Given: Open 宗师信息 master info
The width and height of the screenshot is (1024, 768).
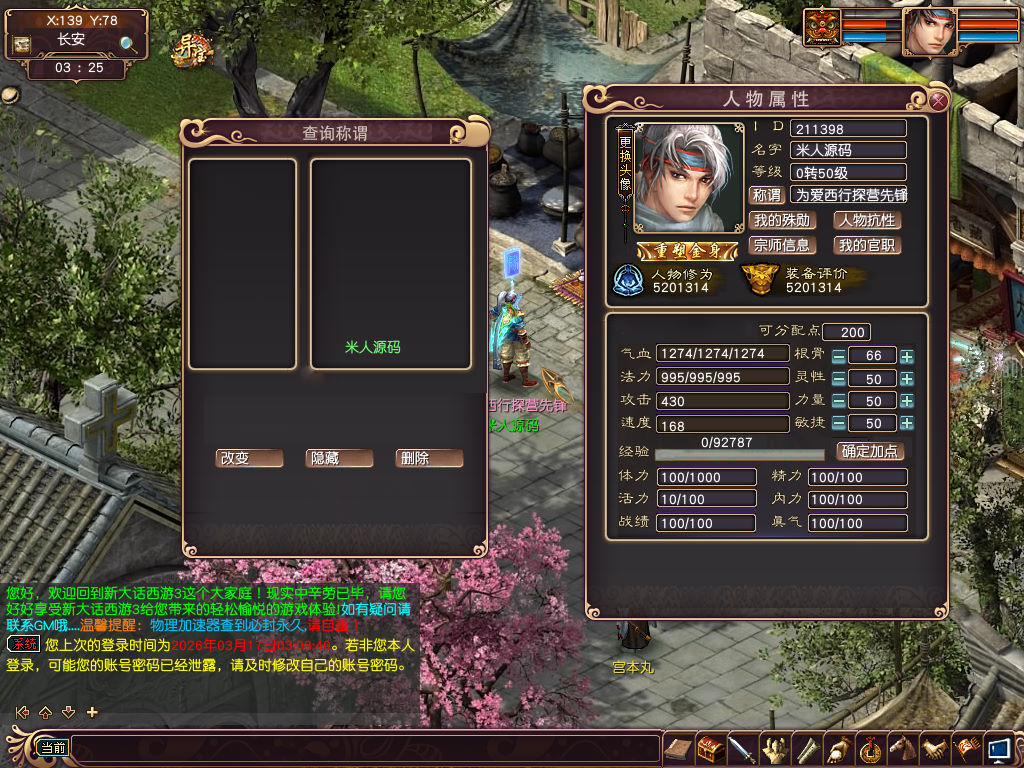Looking at the screenshot, I should click(x=781, y=245).
